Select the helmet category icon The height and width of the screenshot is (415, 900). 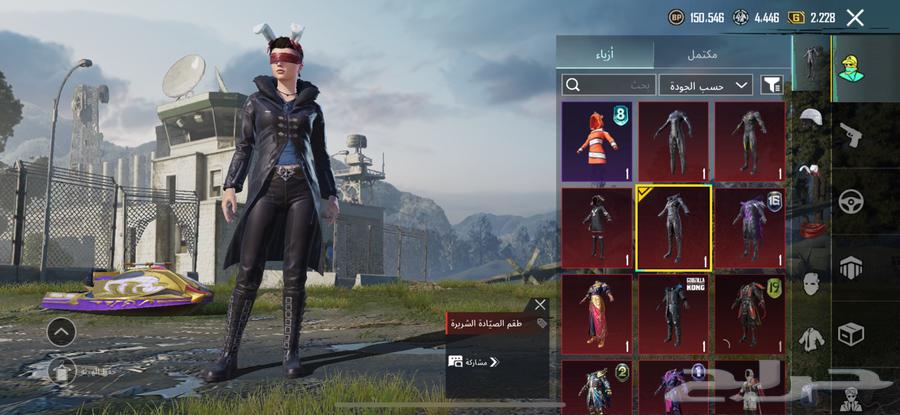[810, 118]
